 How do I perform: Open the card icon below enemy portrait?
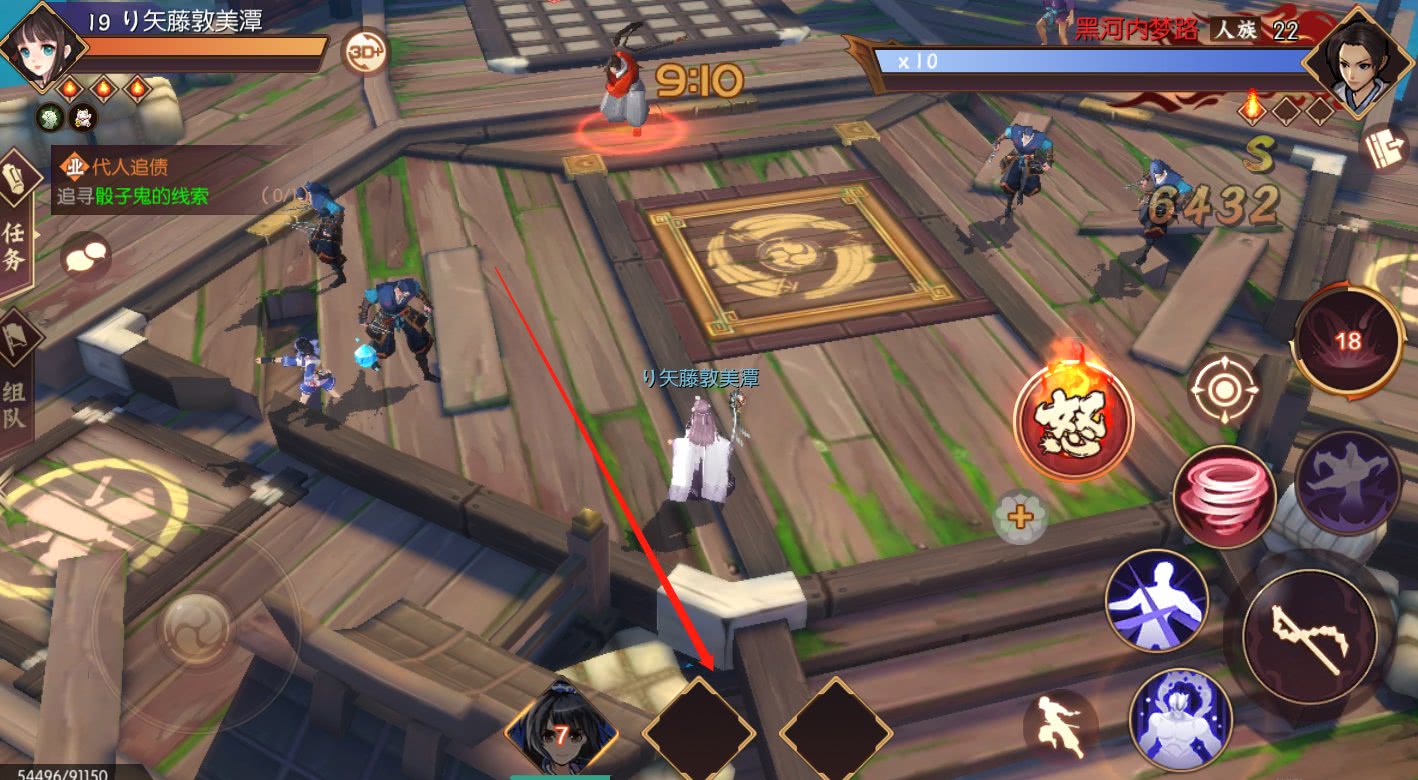tap(1385, 146)
